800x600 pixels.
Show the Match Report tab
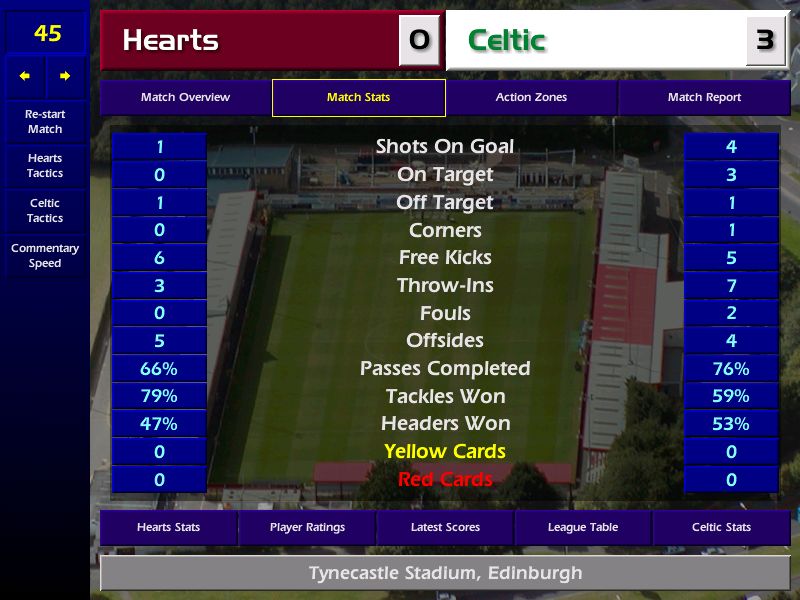[704, 98]
